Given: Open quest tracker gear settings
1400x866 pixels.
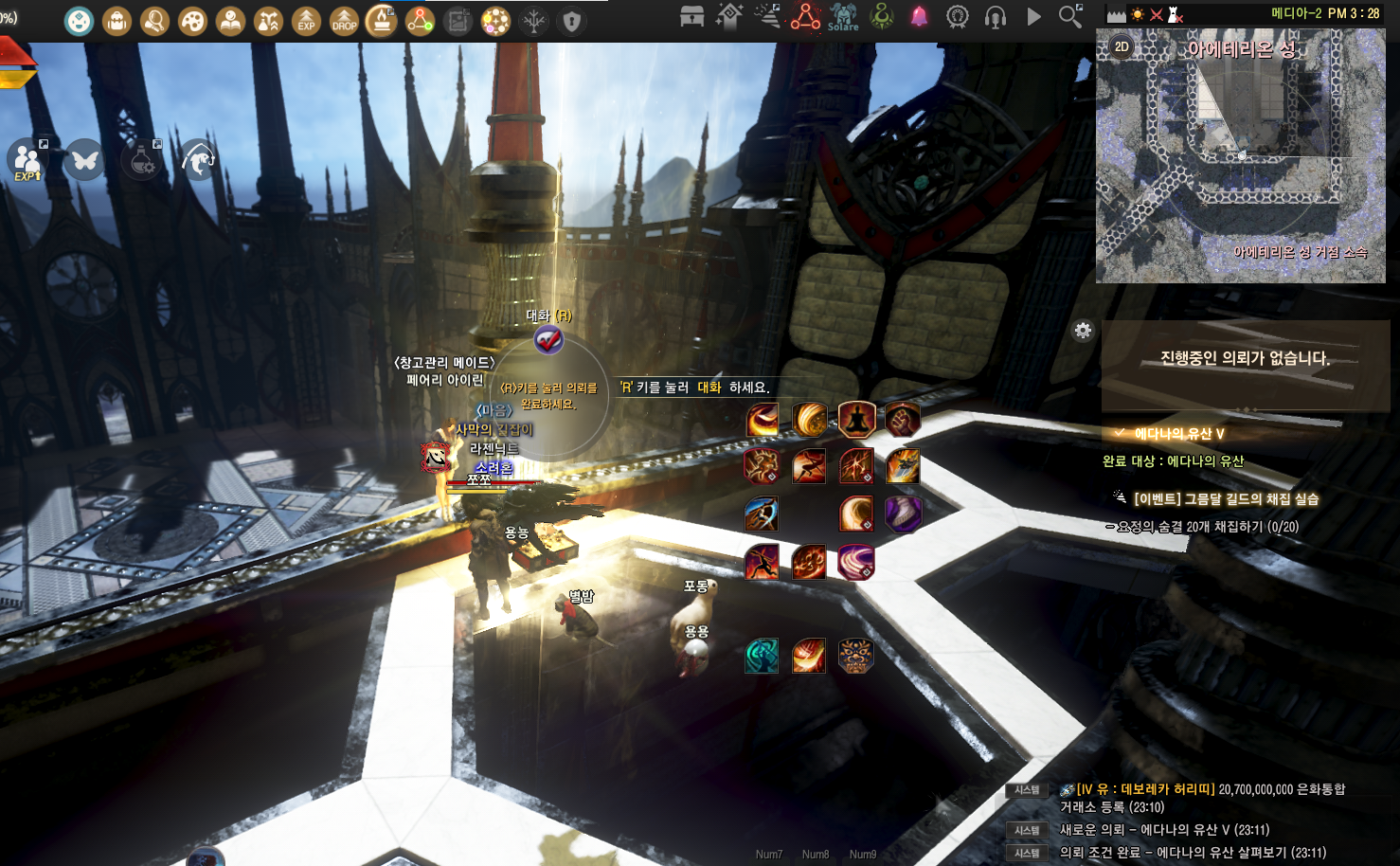Looking at the screenshot, I should pos(1083,331).
